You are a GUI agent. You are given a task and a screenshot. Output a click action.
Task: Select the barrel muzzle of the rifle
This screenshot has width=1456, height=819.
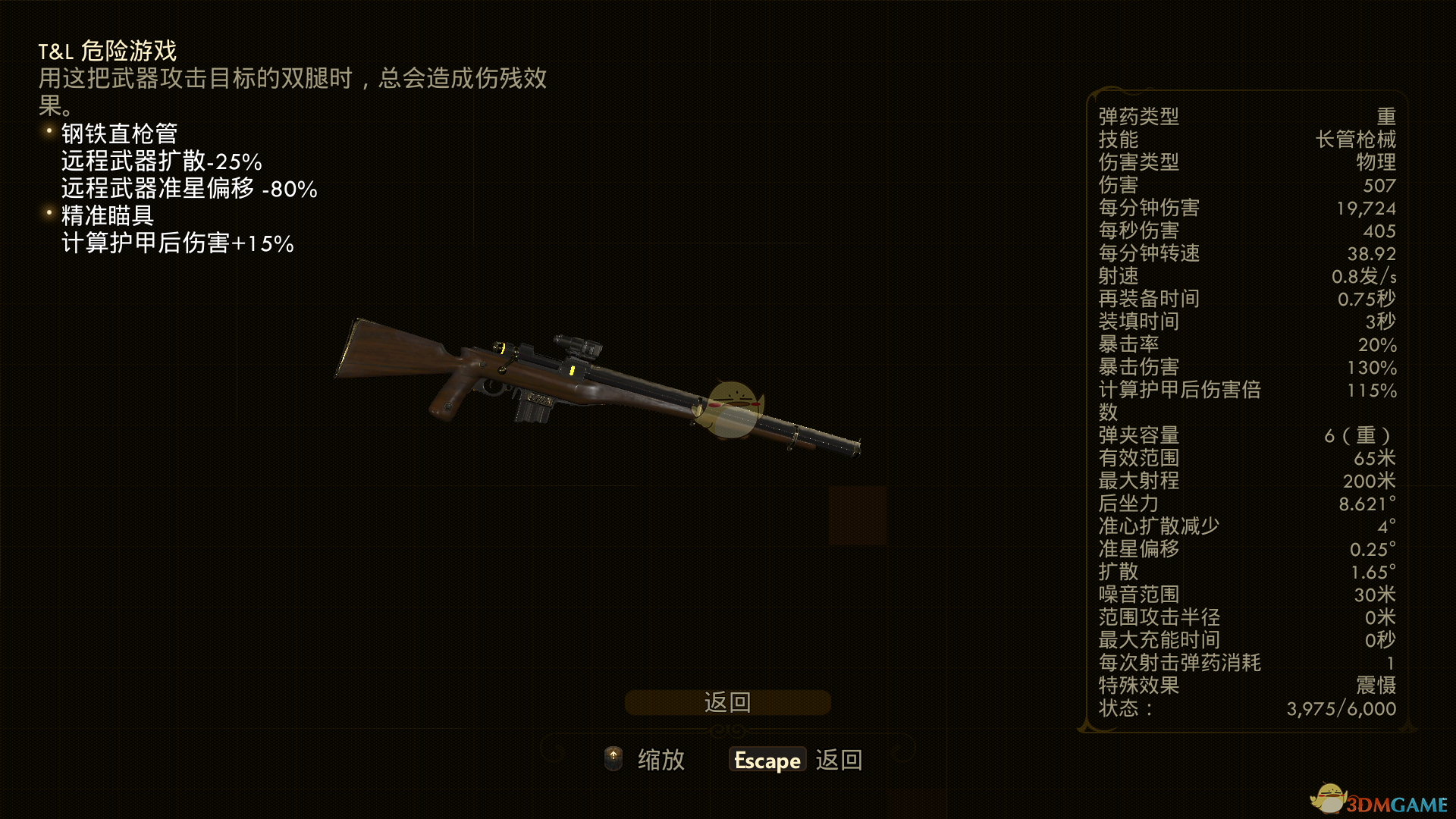(x=857, y=445)
